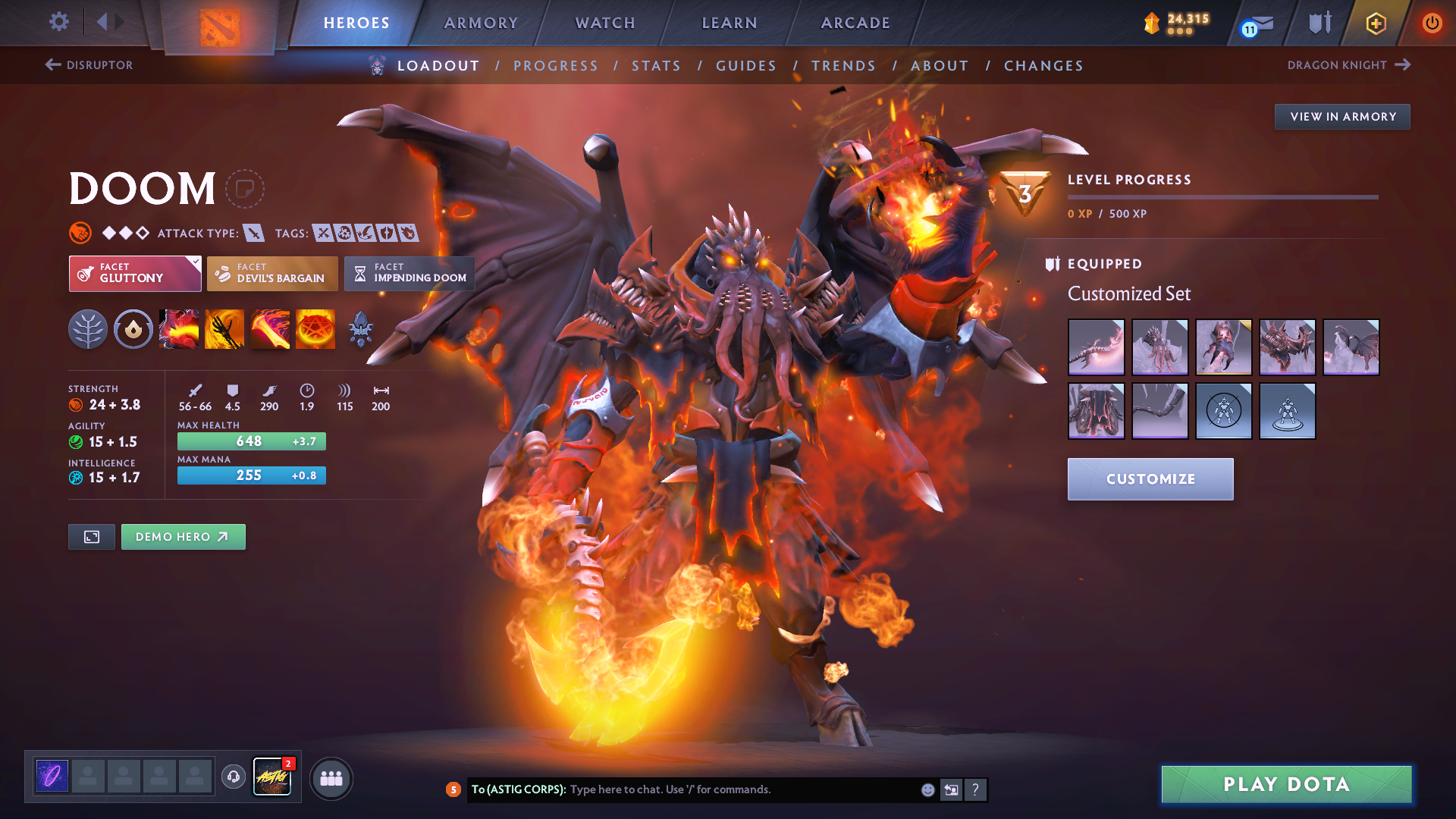Click DEMO HERO to test Doom
This screenshot has height=819, width=1456.
pyautogui.click(x=183, y=536)
